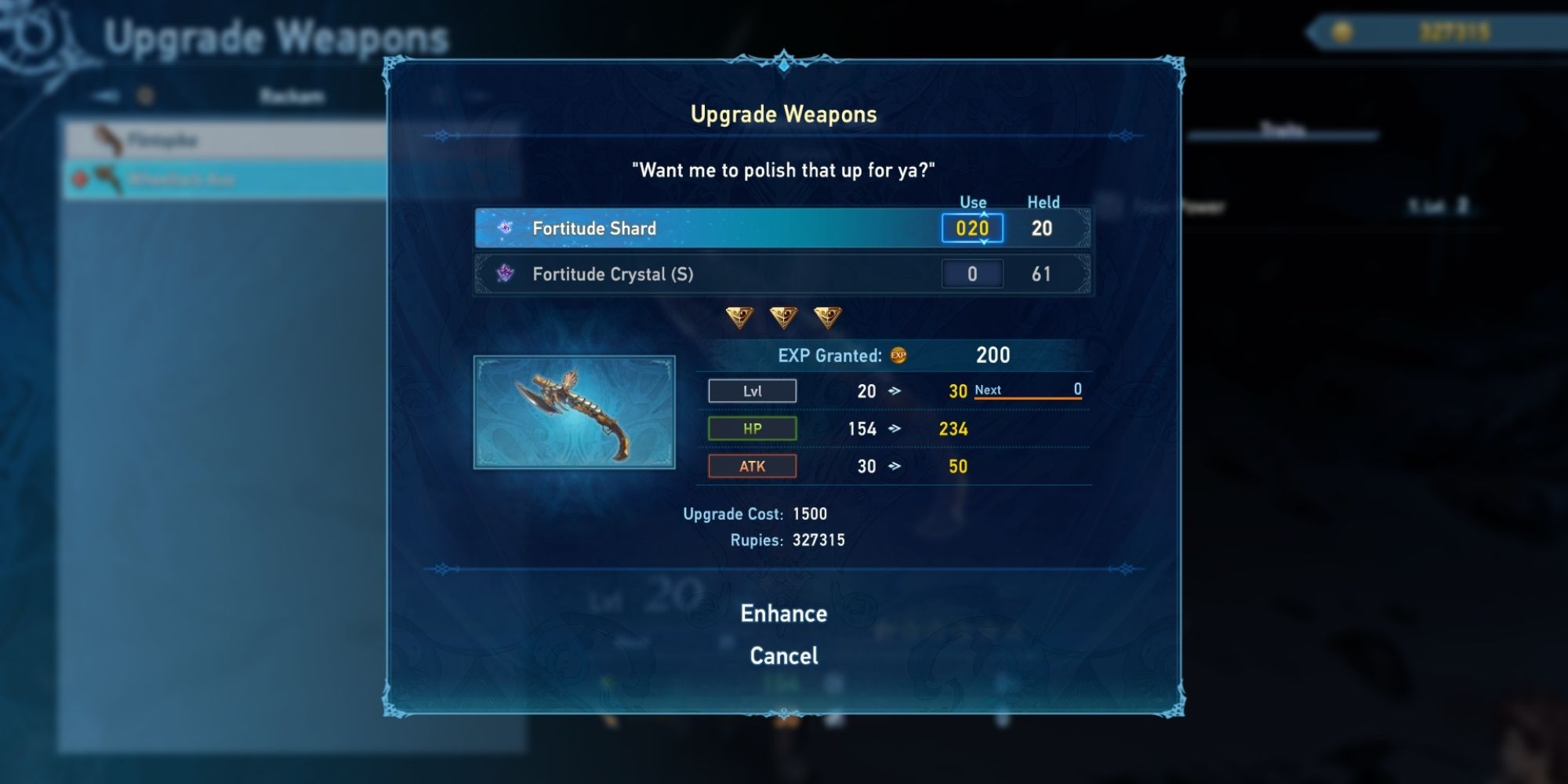Click the middle gold upgrade tier badge
This screenshot has width=1568, height=784.
coord(785,316)
